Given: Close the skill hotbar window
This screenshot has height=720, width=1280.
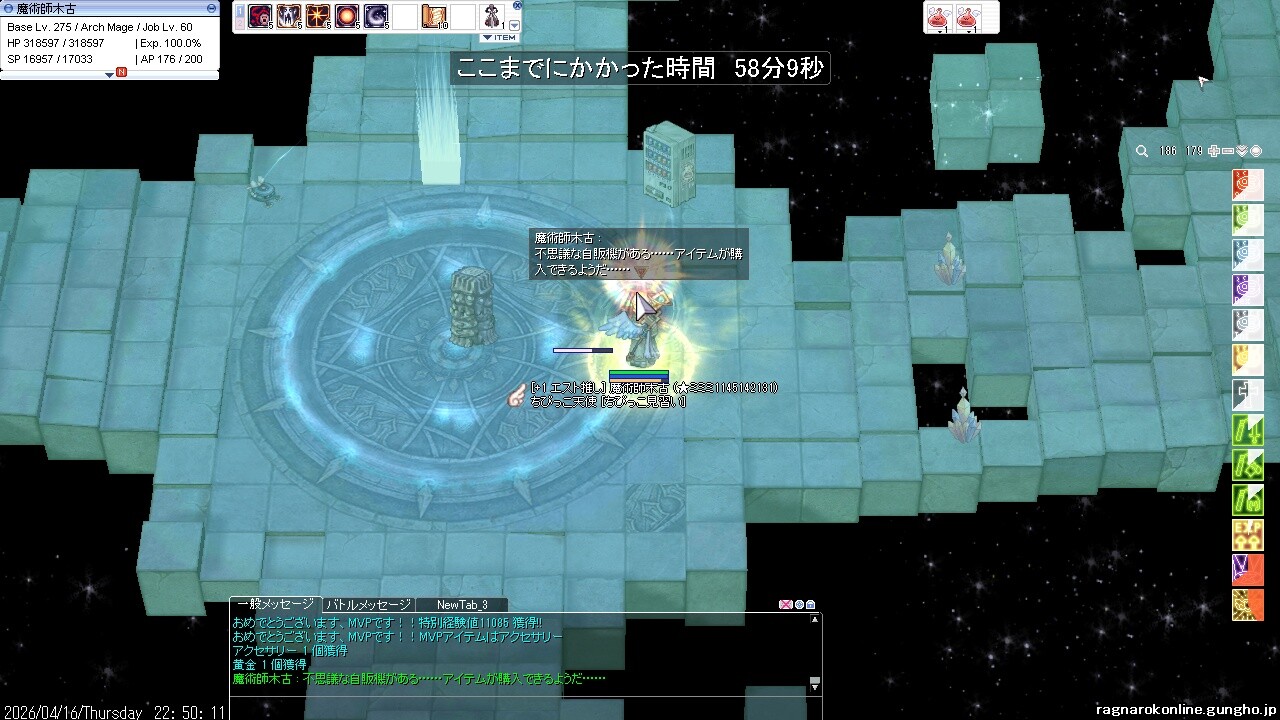Looking at the screenshot, I should 517,5.
